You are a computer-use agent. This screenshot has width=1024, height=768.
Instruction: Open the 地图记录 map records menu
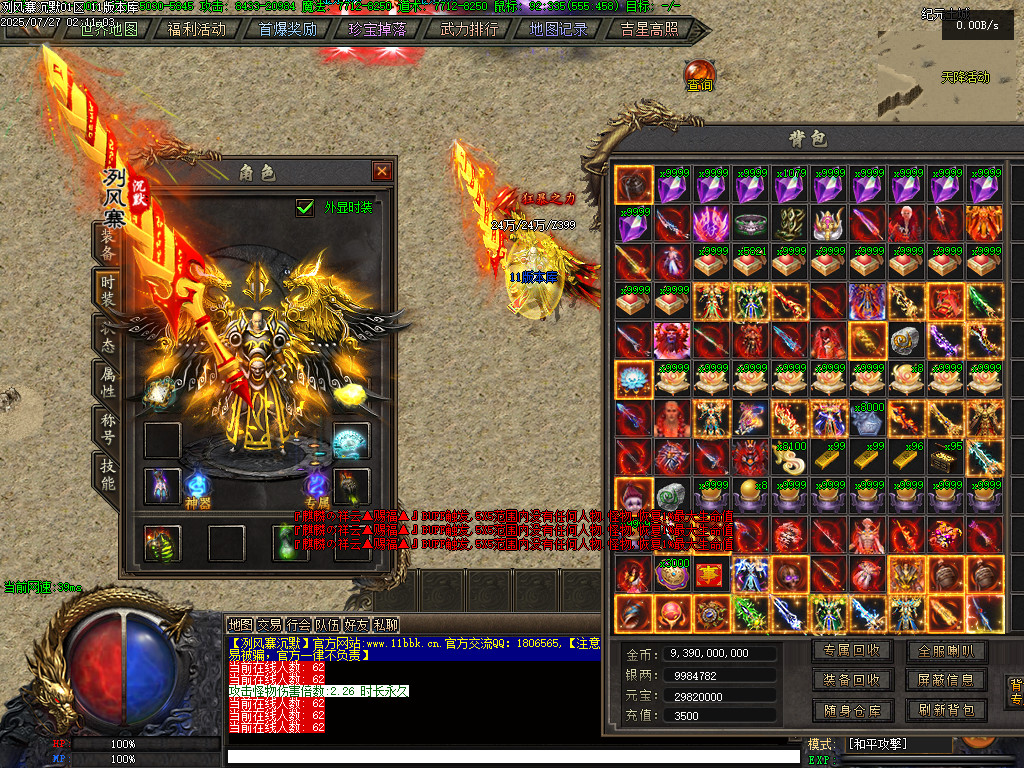[x=559, y=29]
